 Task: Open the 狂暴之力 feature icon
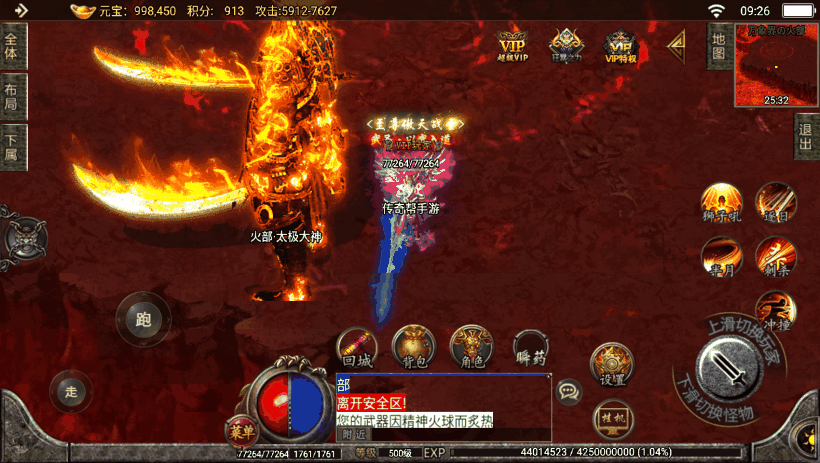(x=567, y=46)
